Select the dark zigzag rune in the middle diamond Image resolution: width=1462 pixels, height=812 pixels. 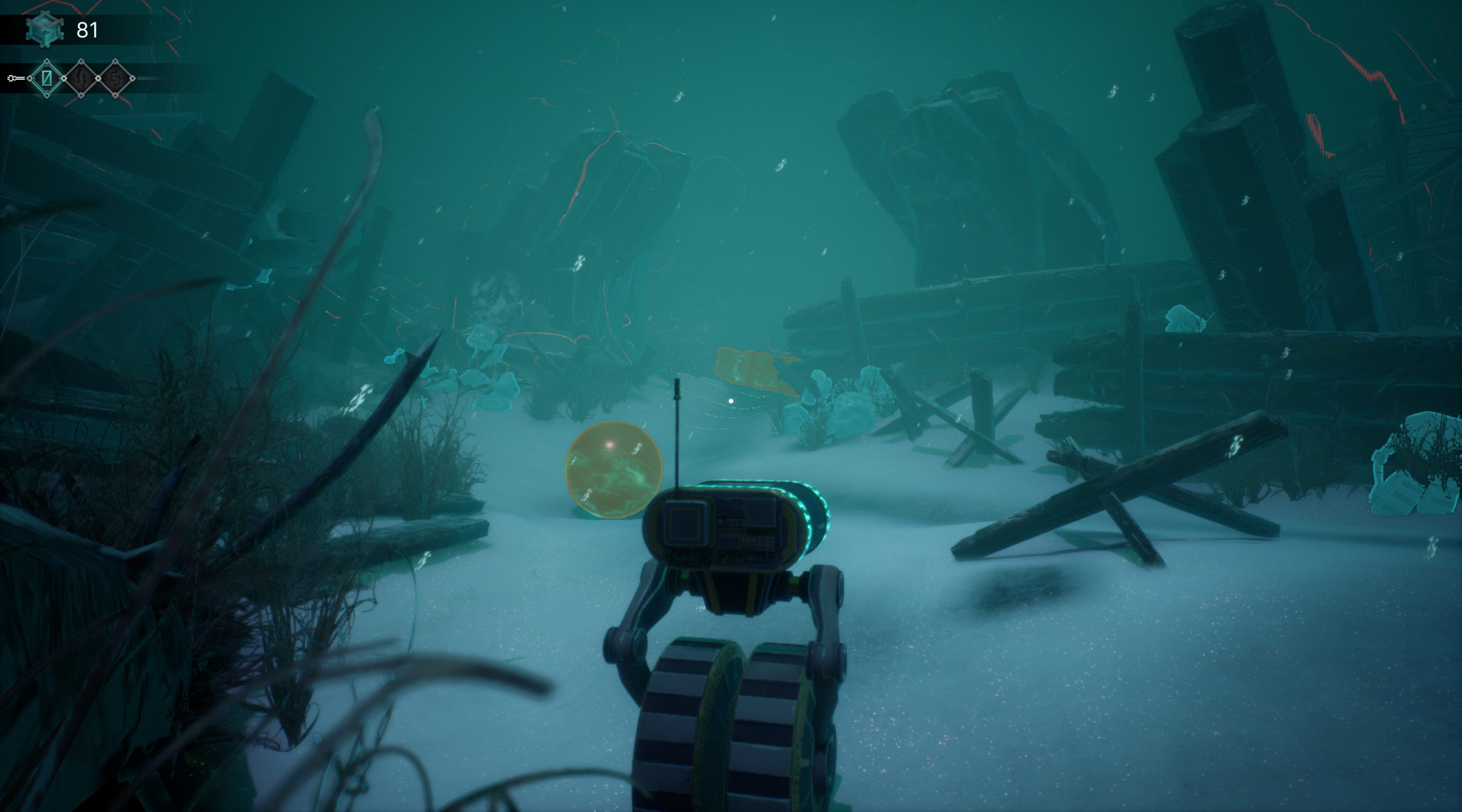81,78
